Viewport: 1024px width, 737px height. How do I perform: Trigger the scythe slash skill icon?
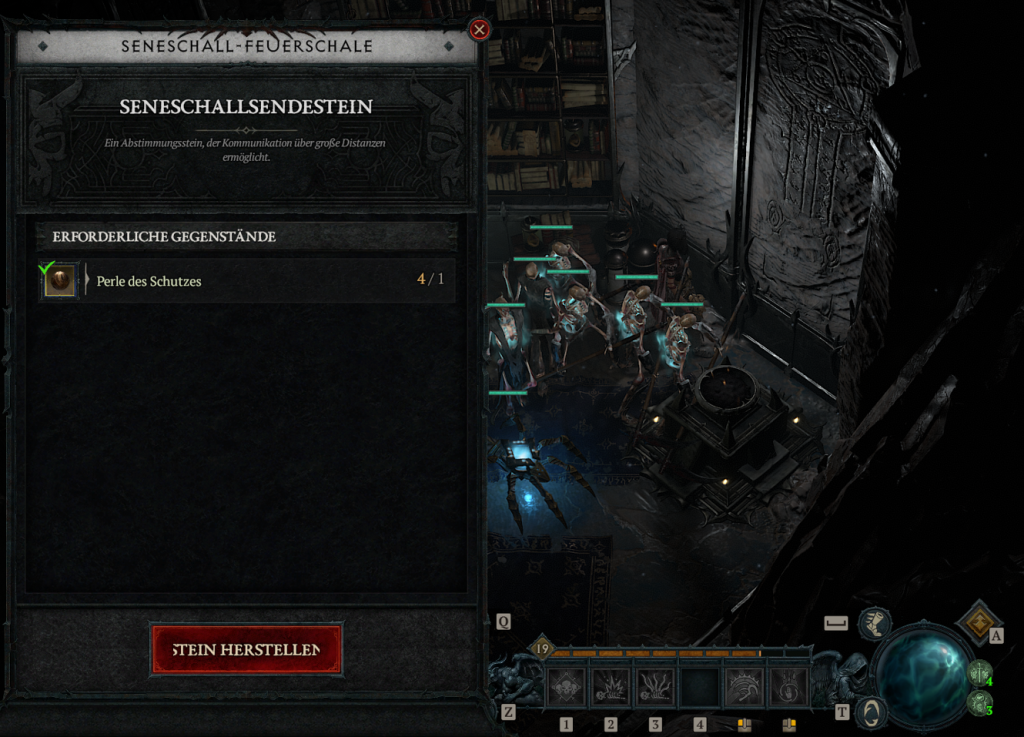[x=744, y=687]
